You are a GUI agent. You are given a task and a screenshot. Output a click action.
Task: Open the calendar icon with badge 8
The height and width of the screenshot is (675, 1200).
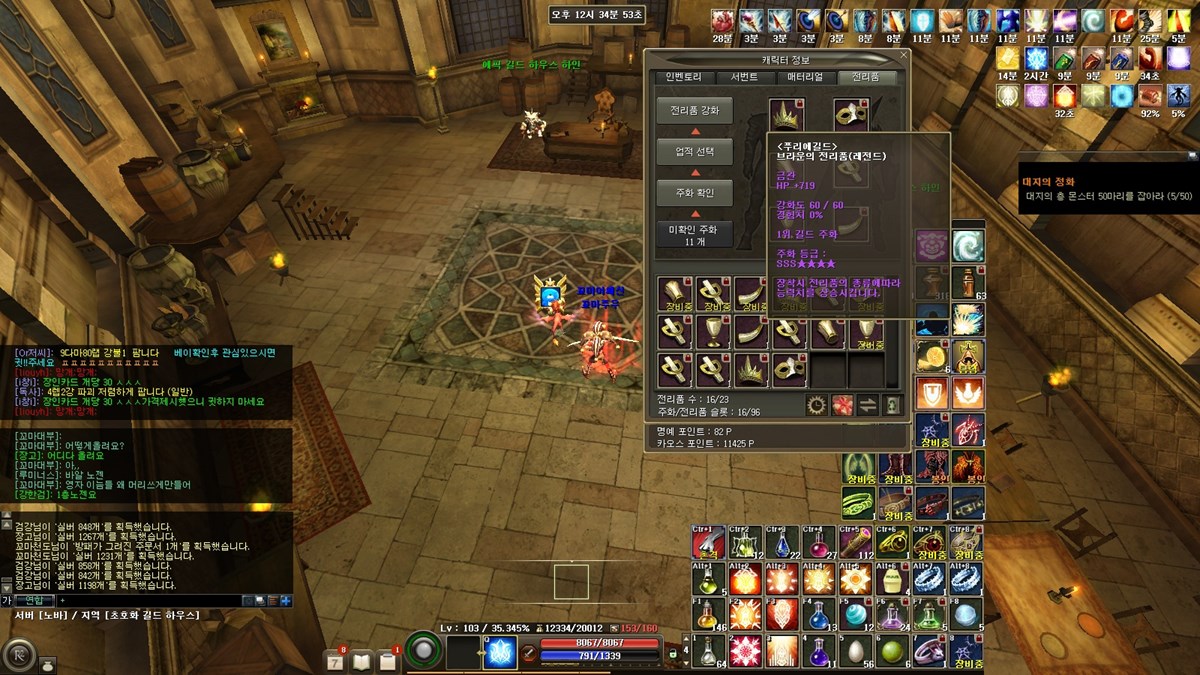(x=335, y=660)
